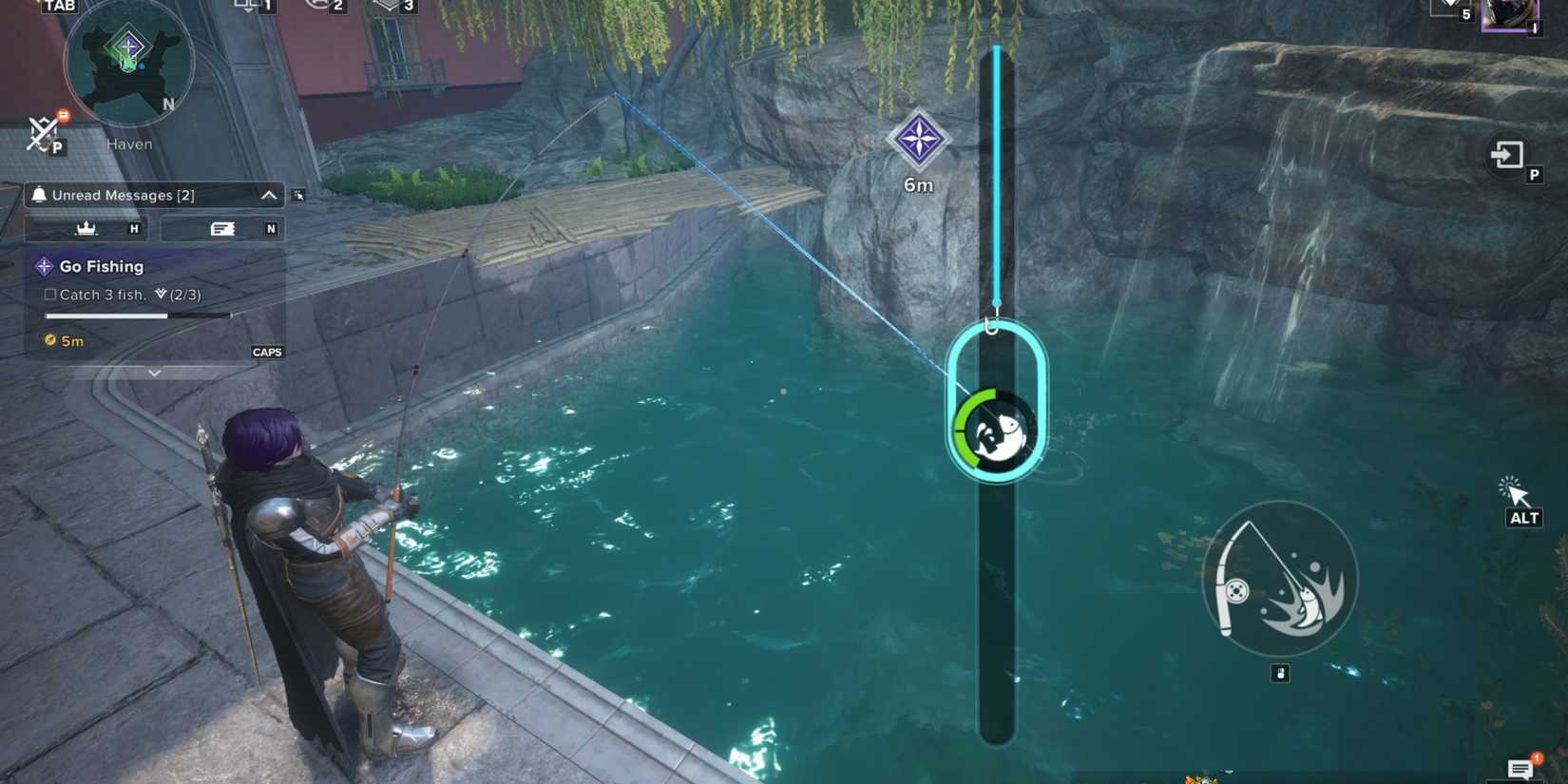The width and height of the screenshot is (1568, 784).
Task: Select the crown icon near the H keybind
Action: coord(87,228)
